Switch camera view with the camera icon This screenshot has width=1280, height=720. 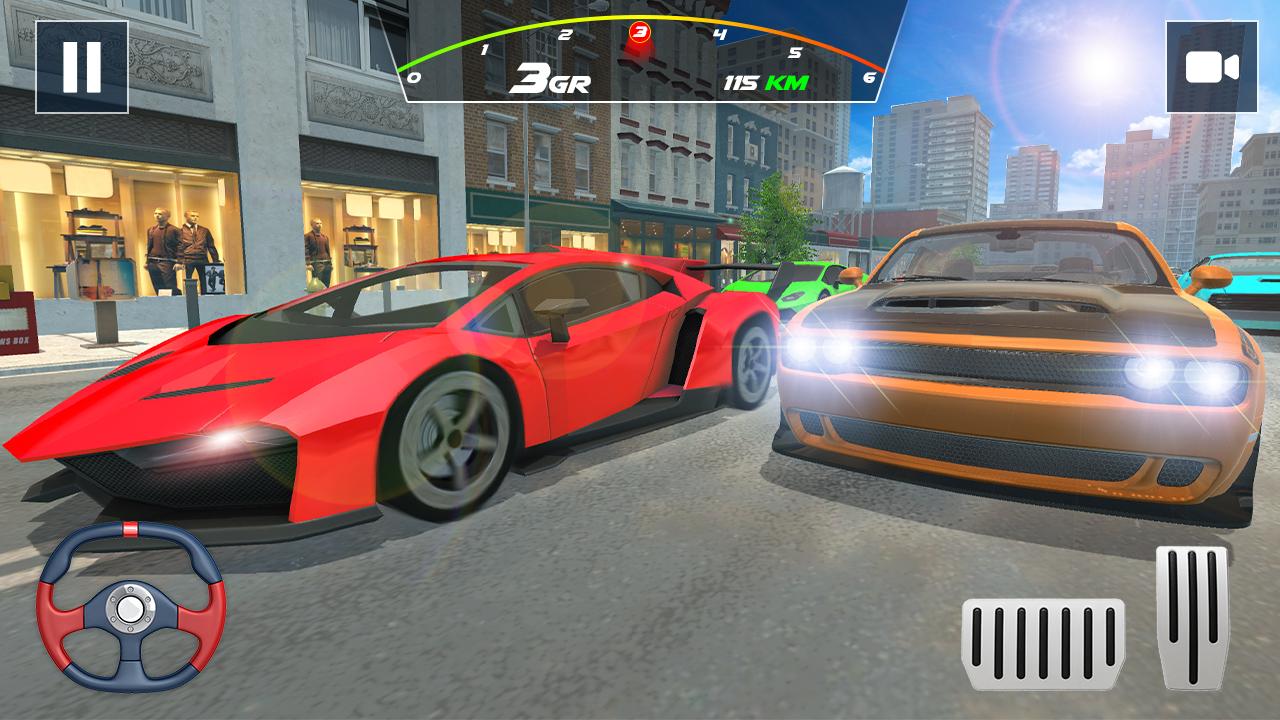1211,67
